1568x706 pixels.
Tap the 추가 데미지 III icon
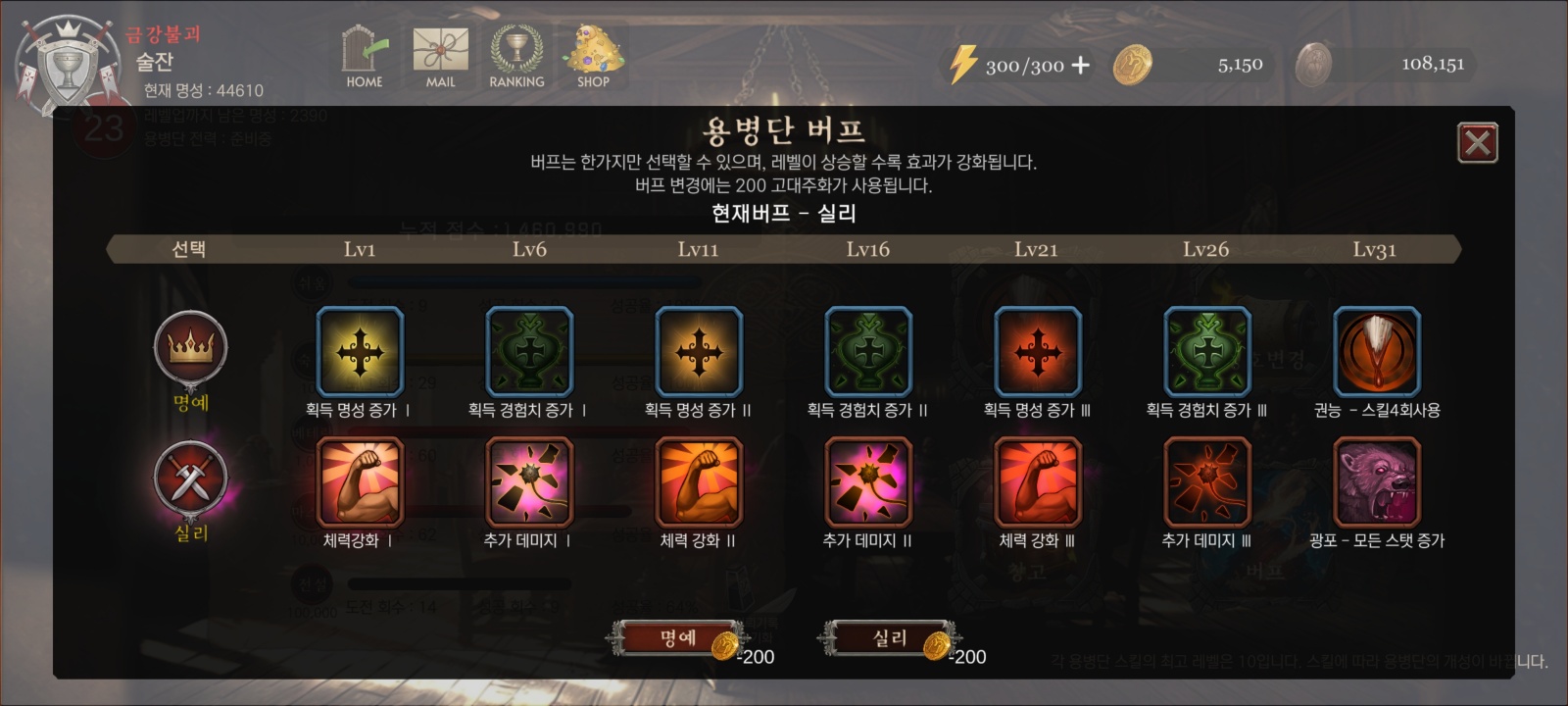coord(1206,482)
